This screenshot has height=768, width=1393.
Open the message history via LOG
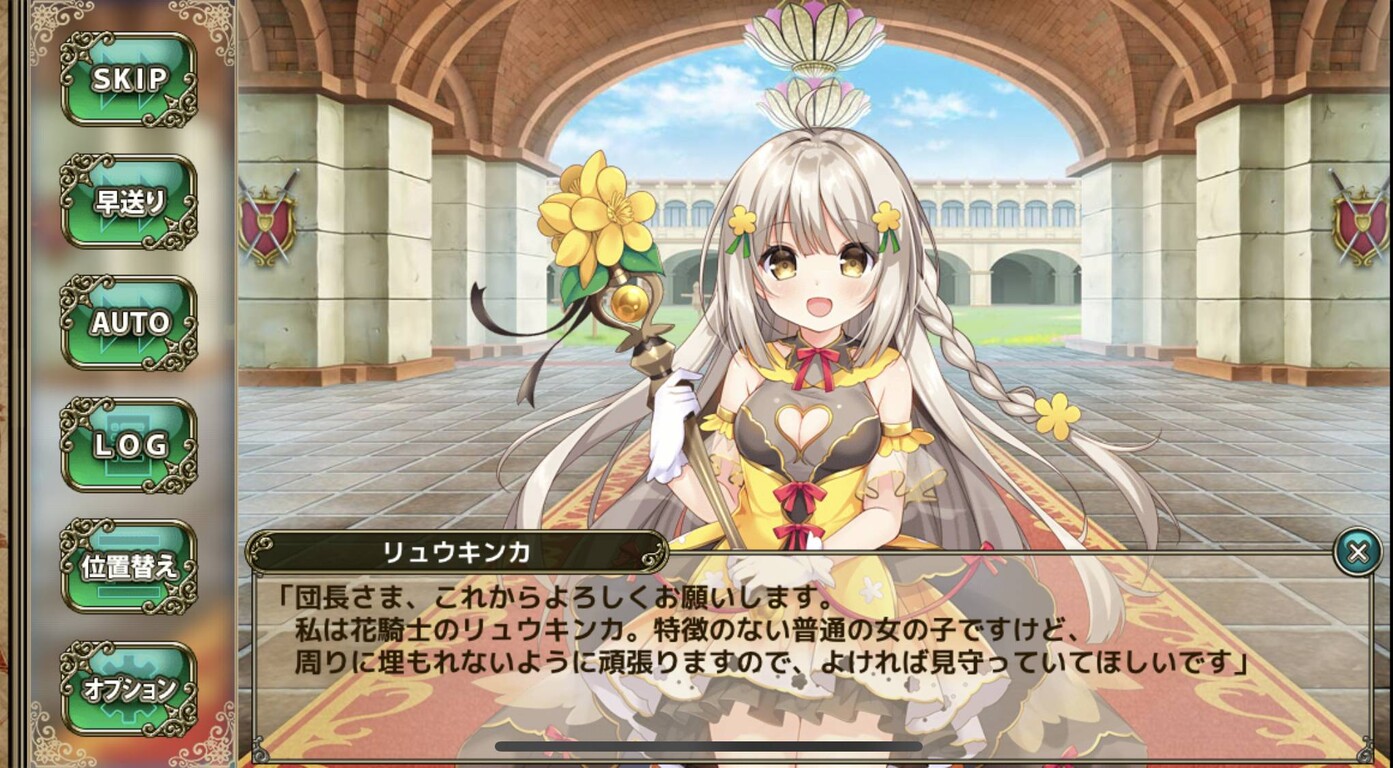[128, 446]
